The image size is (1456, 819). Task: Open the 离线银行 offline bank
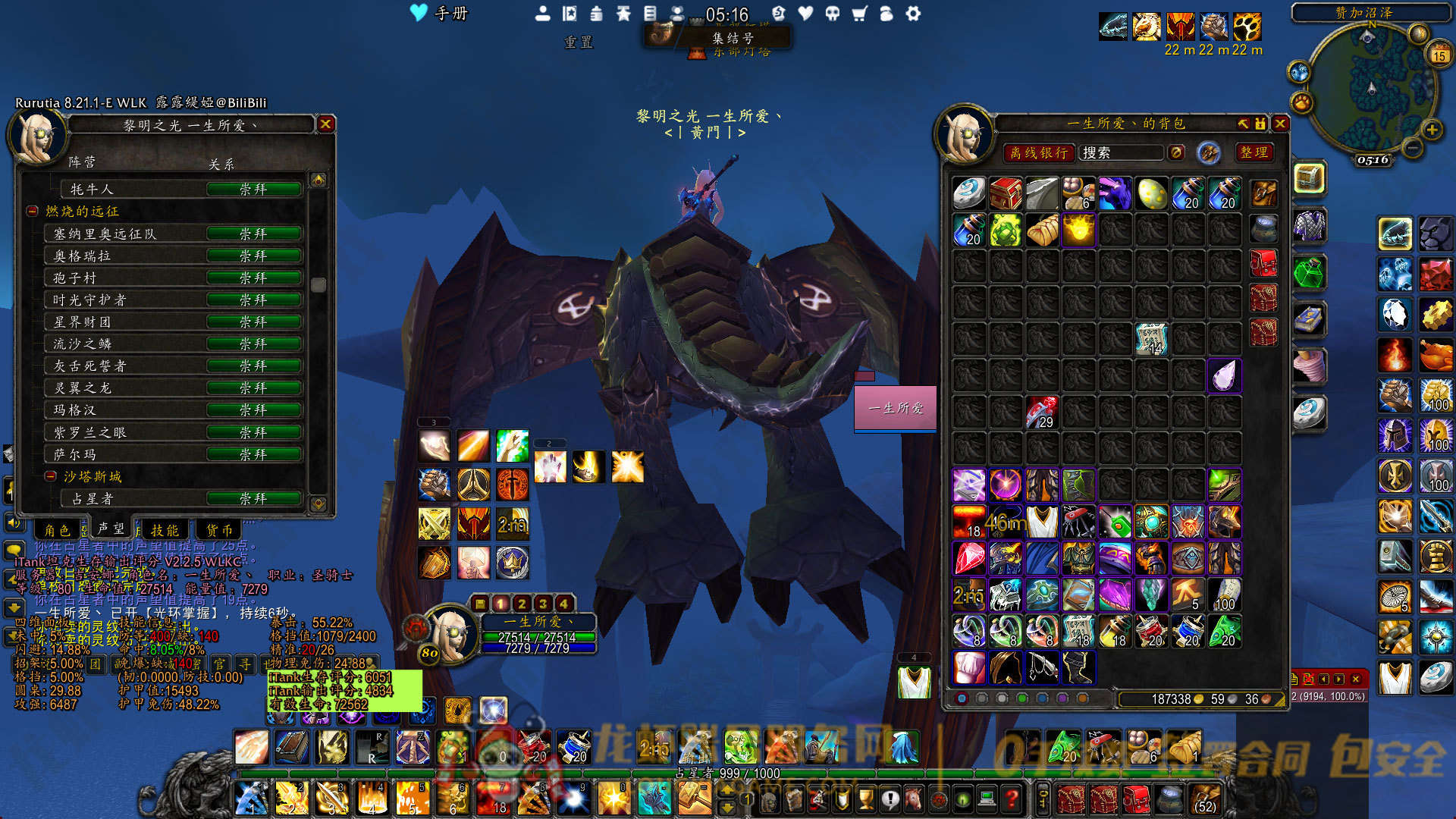pos(1038,153)
